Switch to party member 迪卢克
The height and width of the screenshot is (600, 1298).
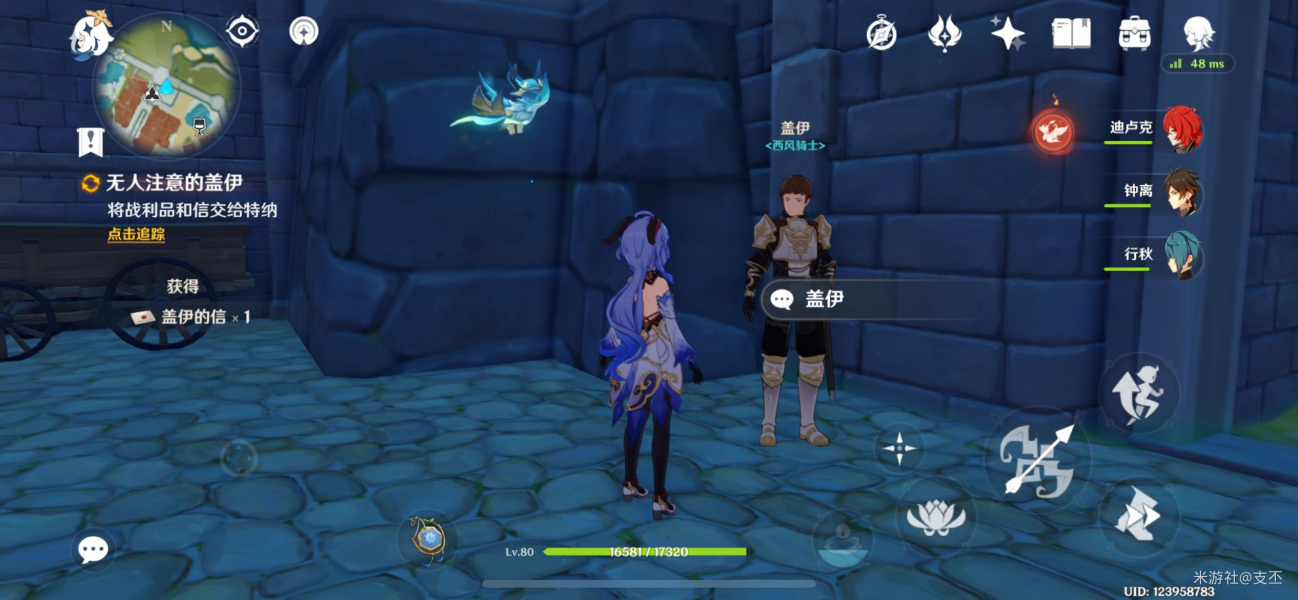[1181, 130]
